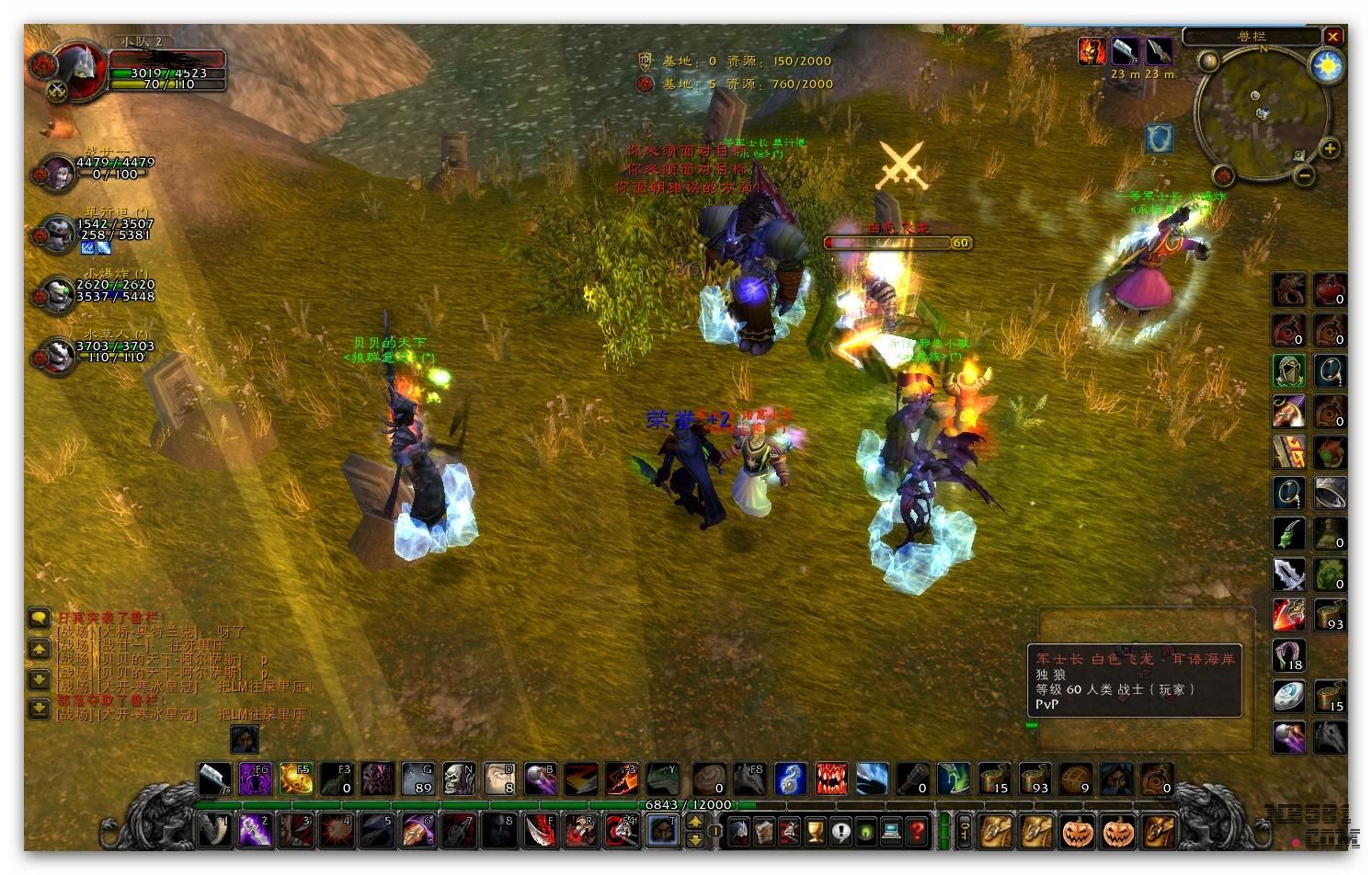Activate the bloody curved blade ability
Image resolution: width=1372 pixels, height=875 pixels.
539,832
